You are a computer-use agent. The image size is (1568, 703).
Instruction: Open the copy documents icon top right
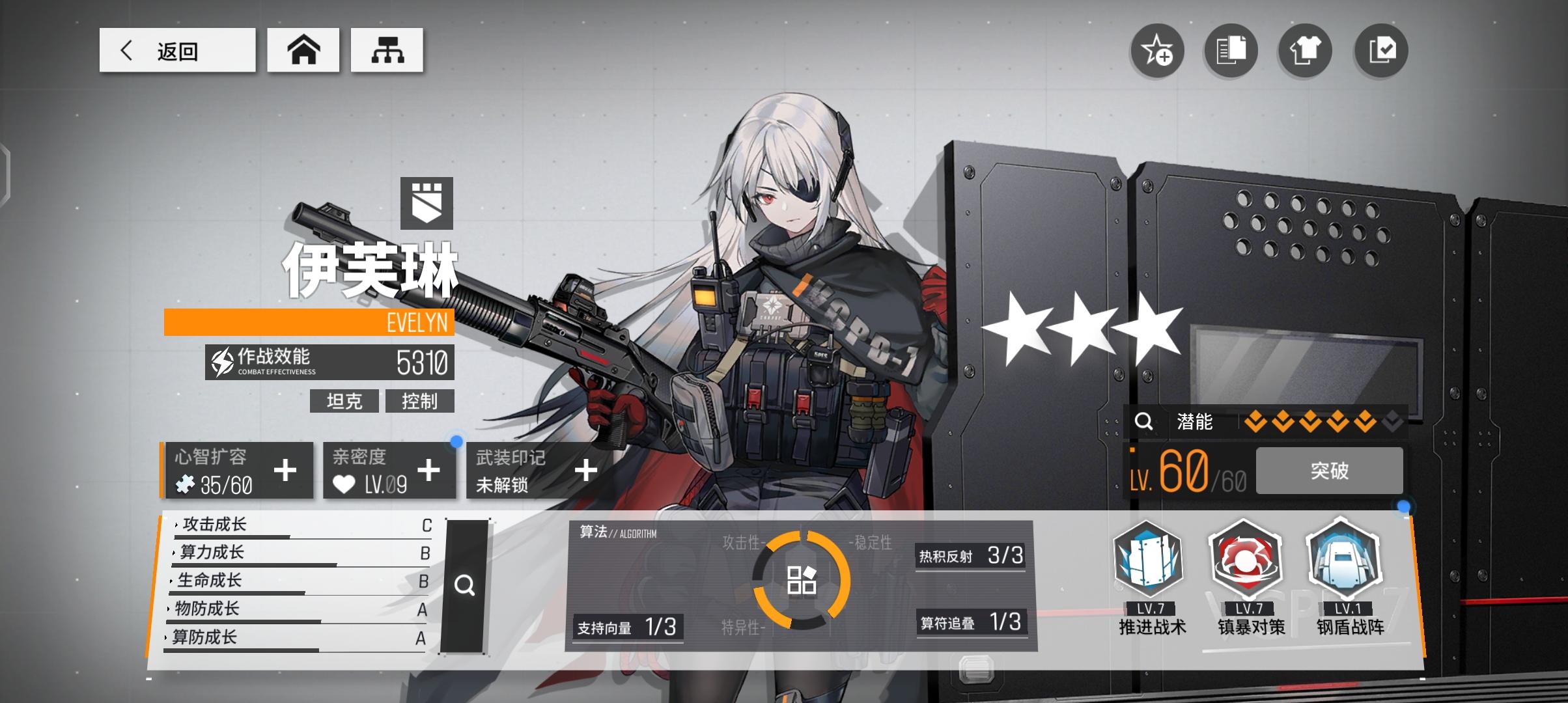click(1231, 51)
